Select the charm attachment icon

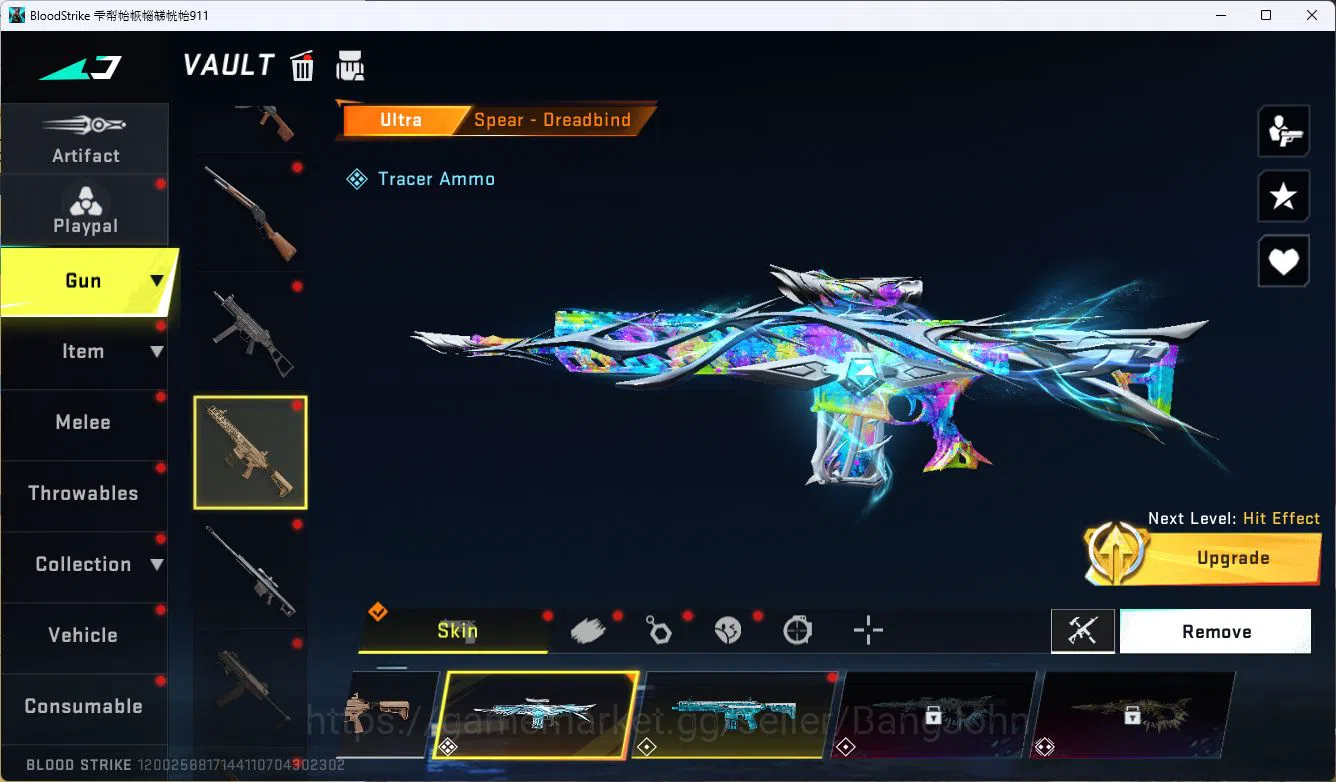pyautogui.click(x=658, y=629)
